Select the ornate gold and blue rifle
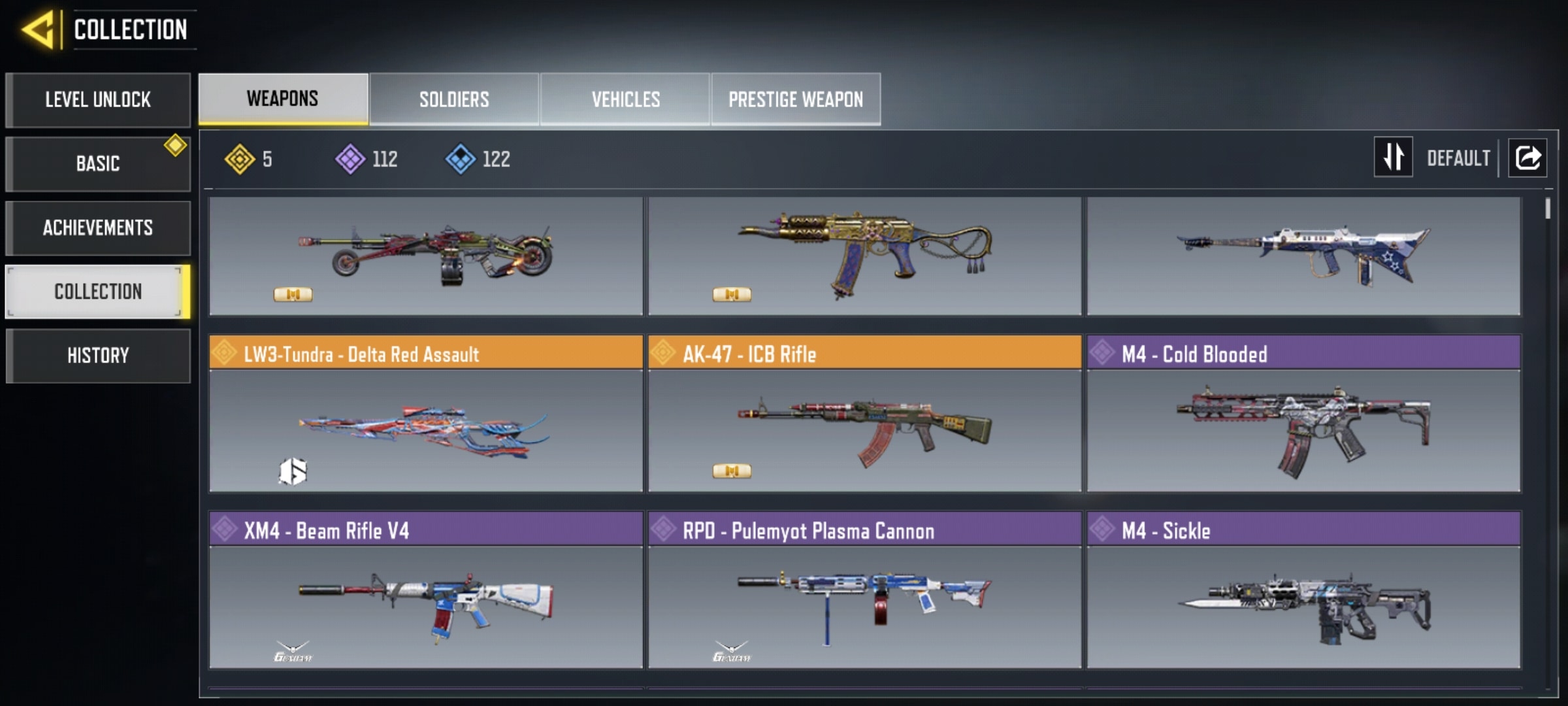 (x=864, y=256)
